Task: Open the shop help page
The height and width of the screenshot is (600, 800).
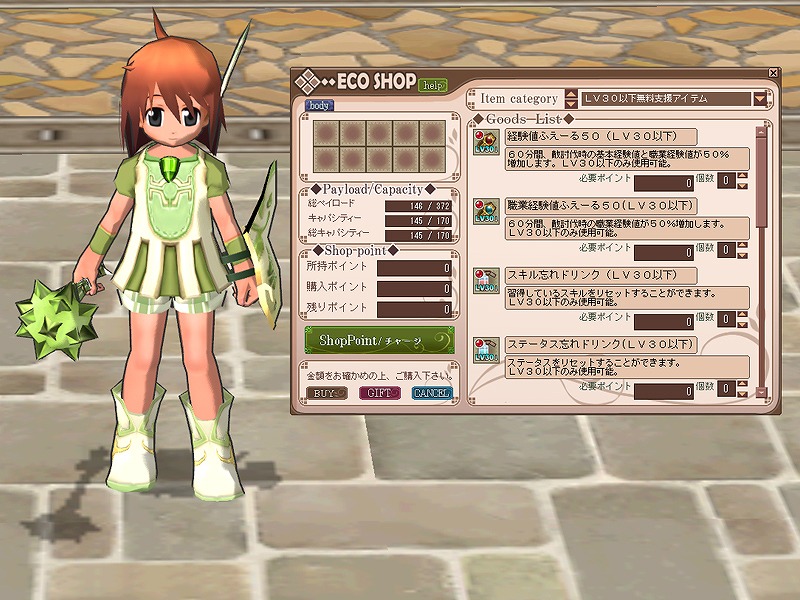Action: (x=433, y=86)
